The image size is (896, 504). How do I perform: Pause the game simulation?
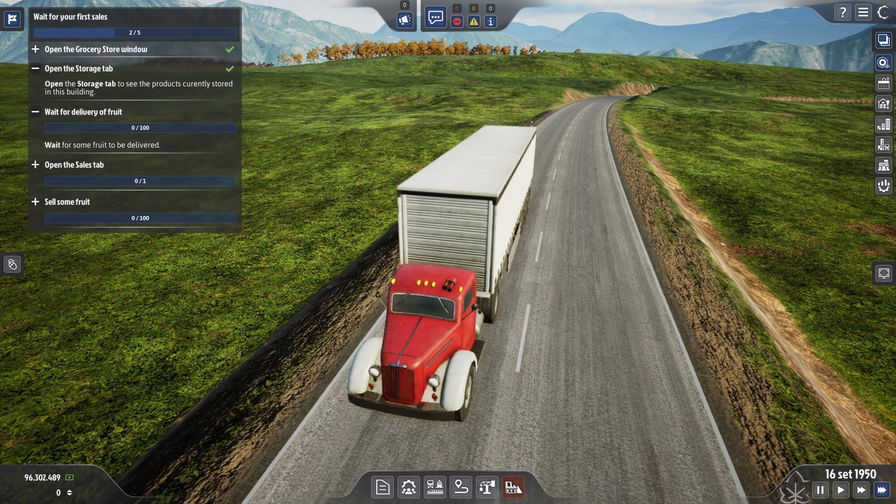pos(820,490)
